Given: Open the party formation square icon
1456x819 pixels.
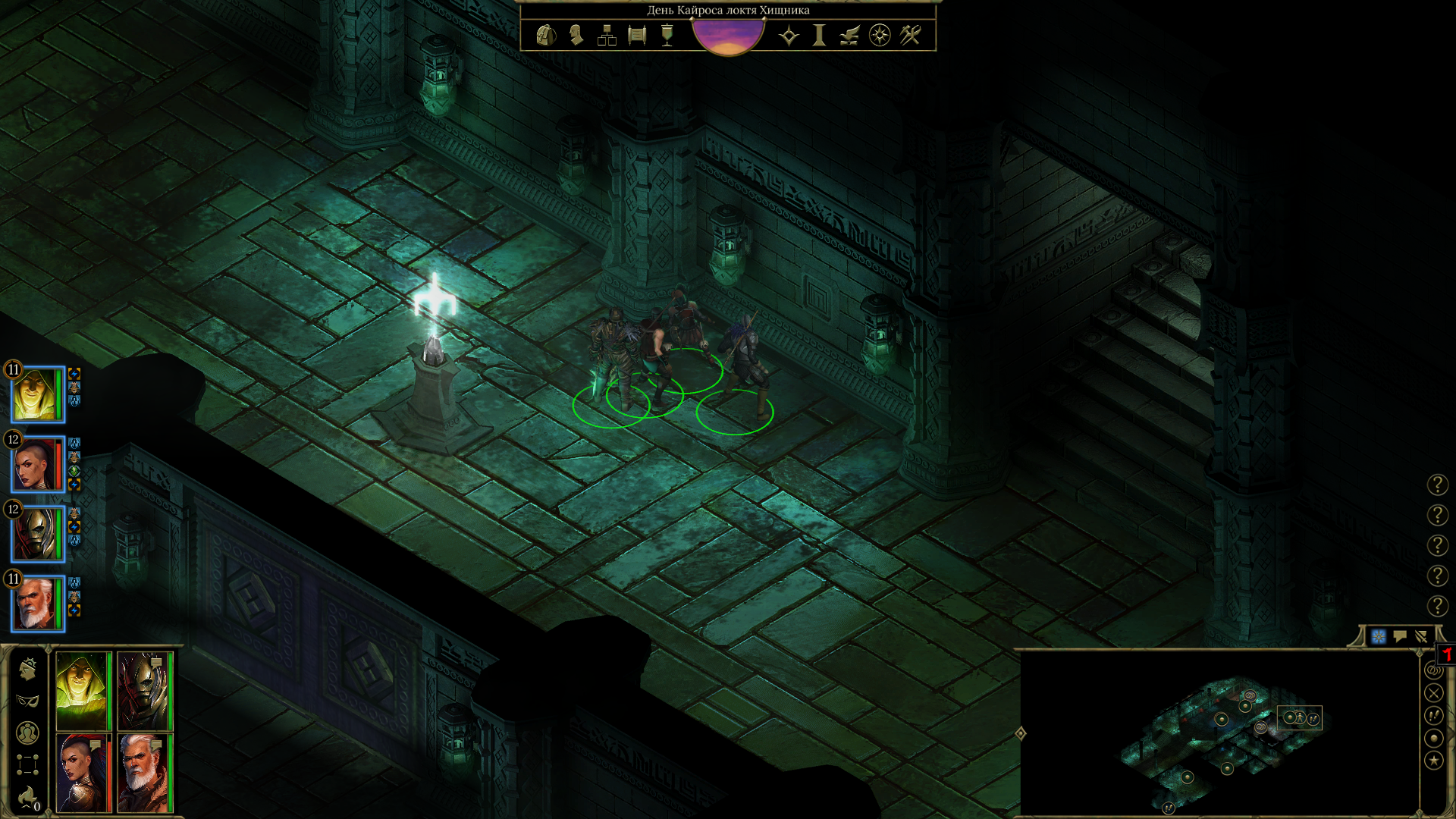Looking at the screenshot, I should click(27, 764).
